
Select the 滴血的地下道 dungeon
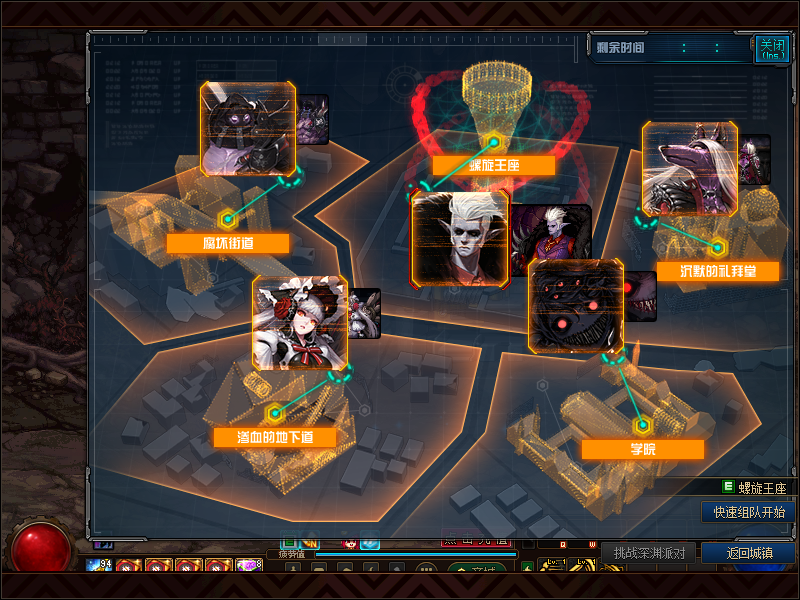point(275,437)
